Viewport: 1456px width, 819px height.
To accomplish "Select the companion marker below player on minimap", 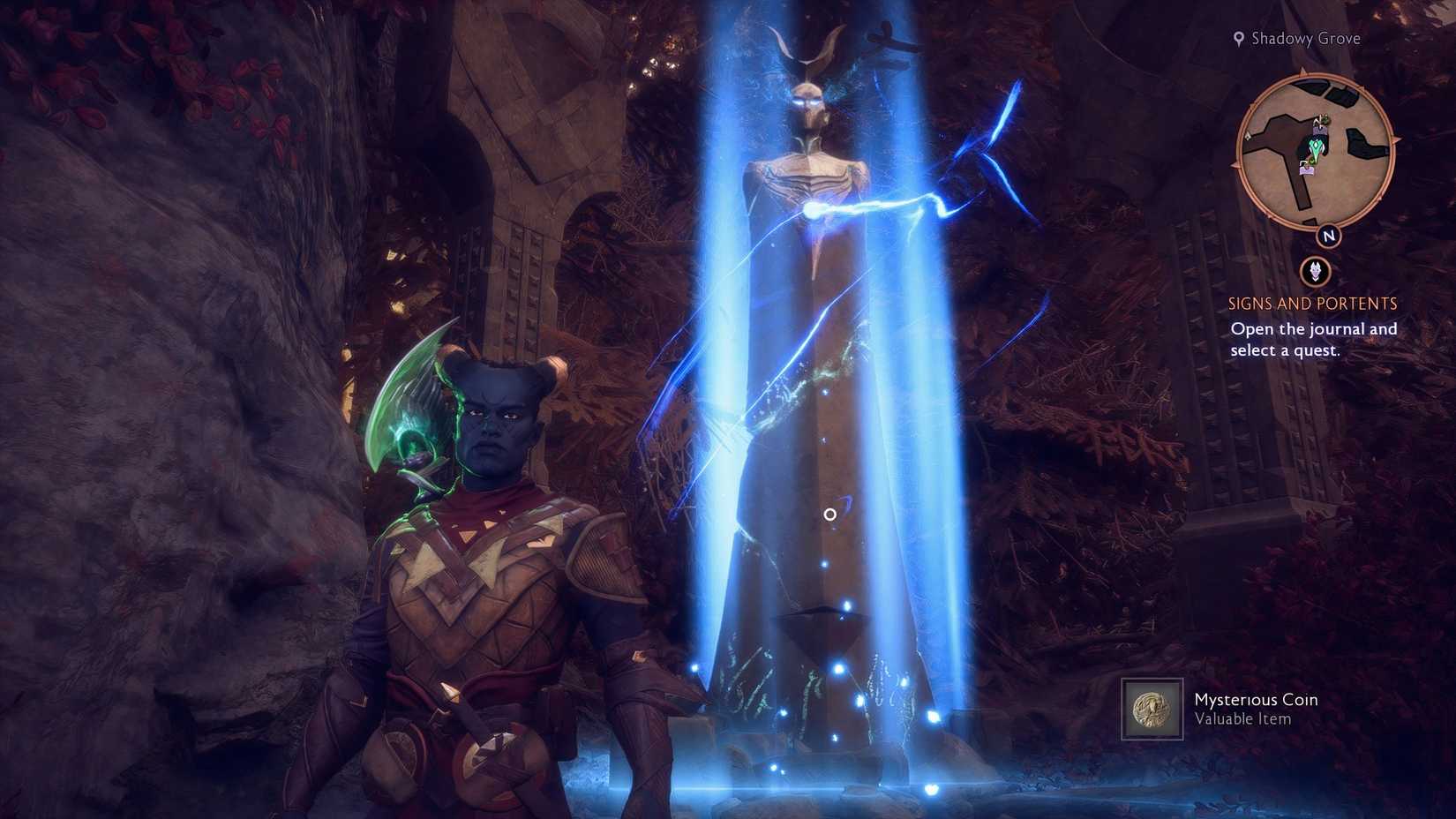I will (1307, 169).
